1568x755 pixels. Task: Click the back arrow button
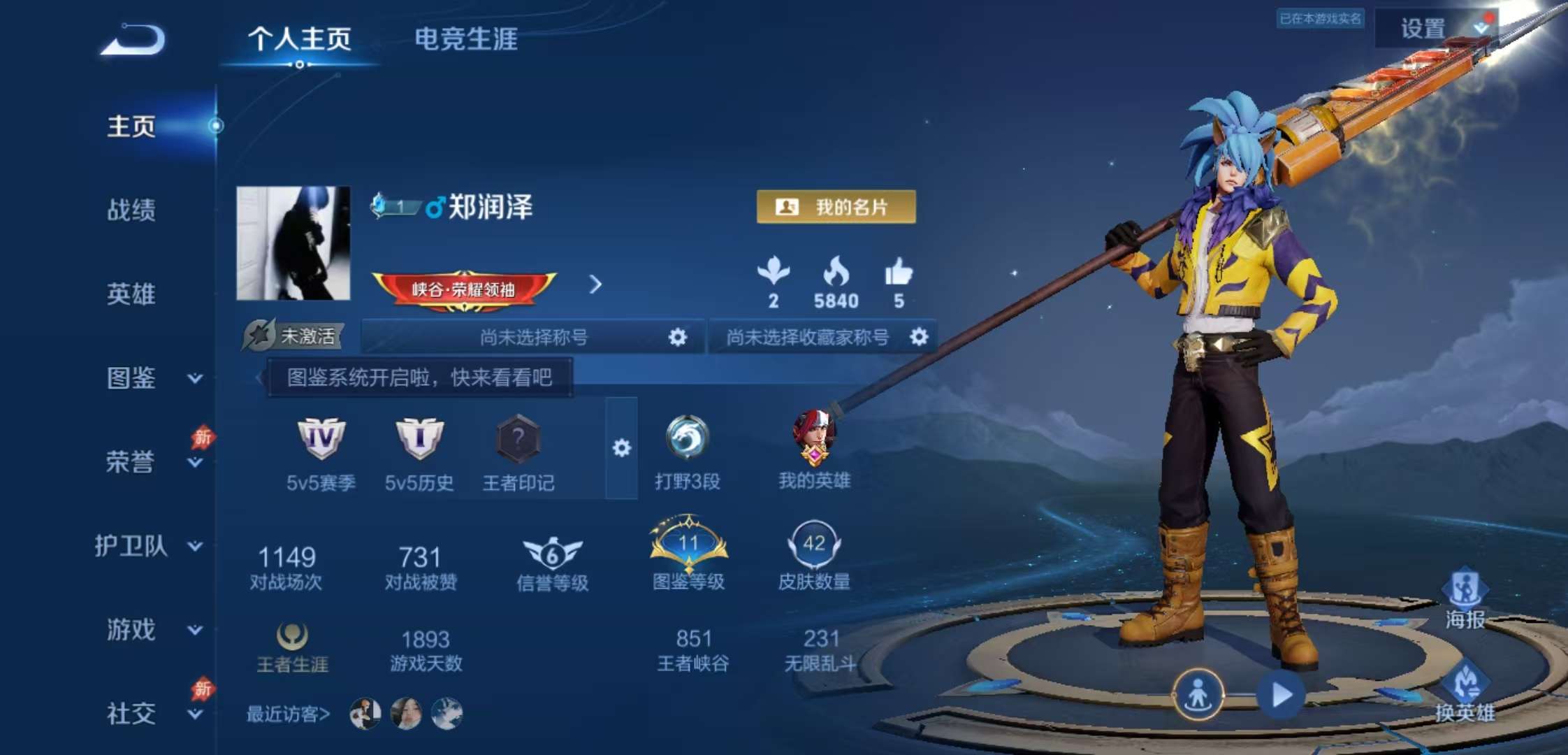[x=133, y=40]
